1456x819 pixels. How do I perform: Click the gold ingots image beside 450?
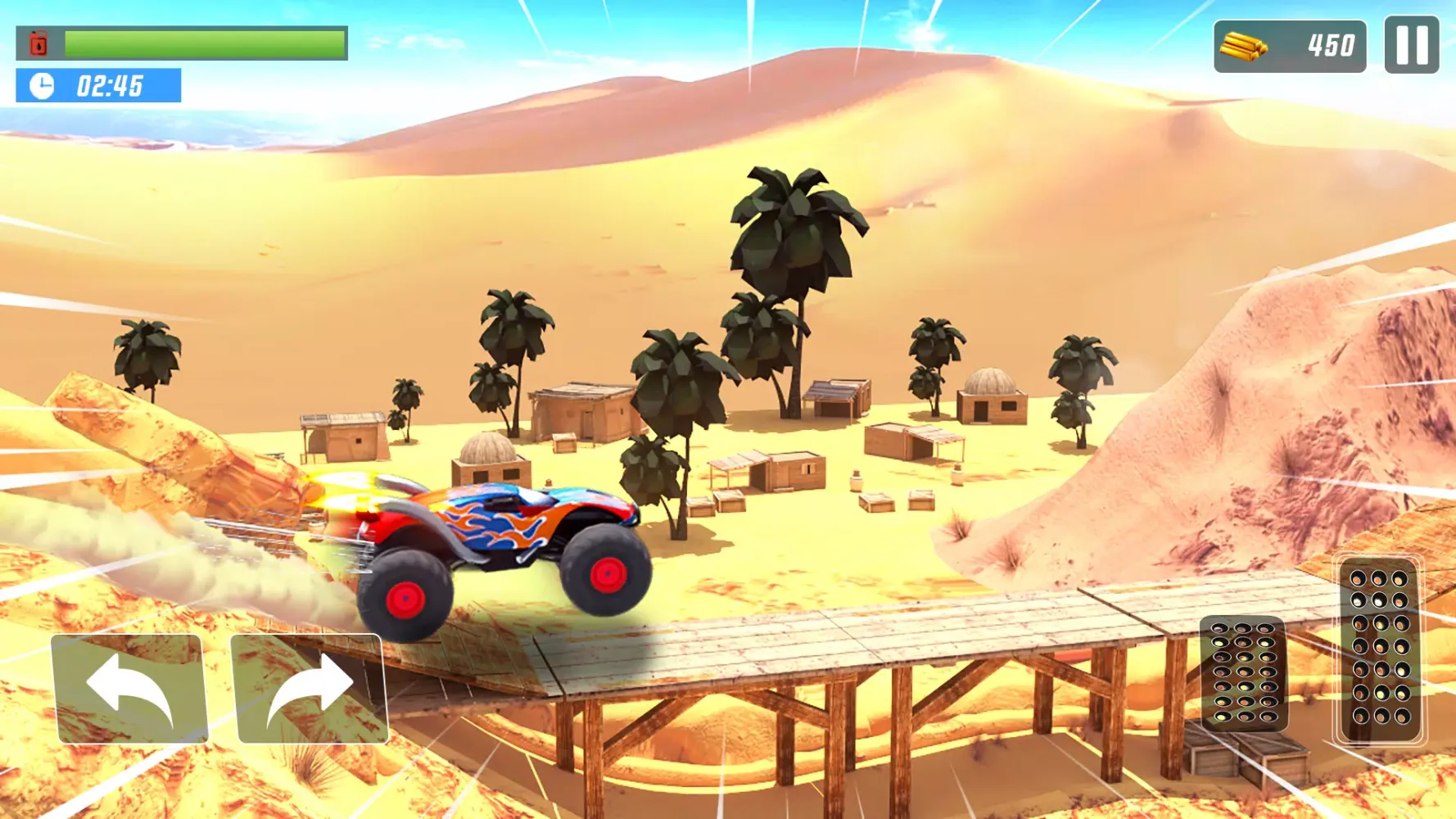click(1243, 45)
